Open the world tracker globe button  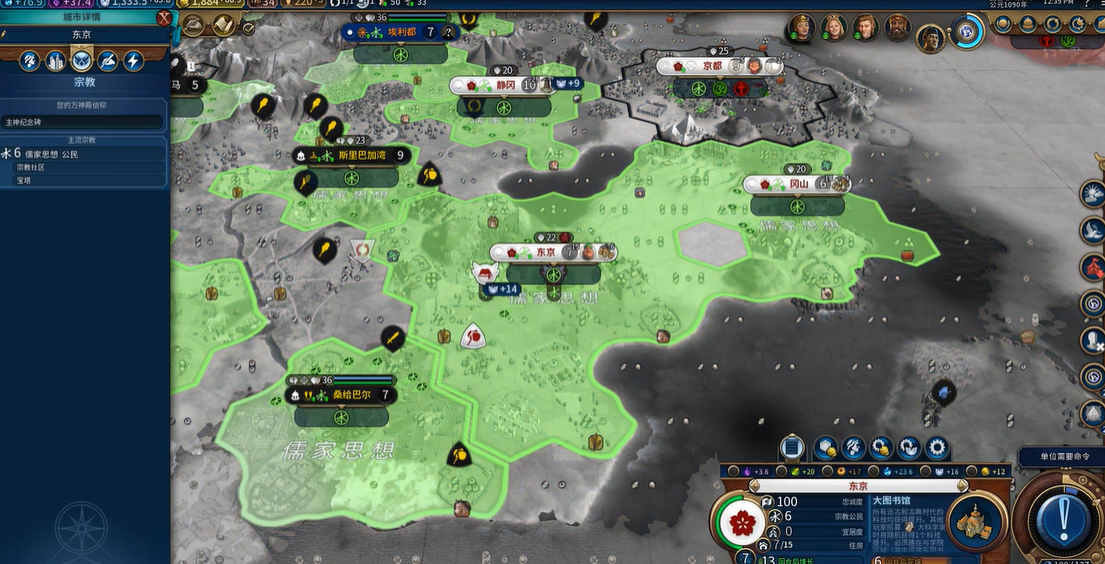[967, 30]
